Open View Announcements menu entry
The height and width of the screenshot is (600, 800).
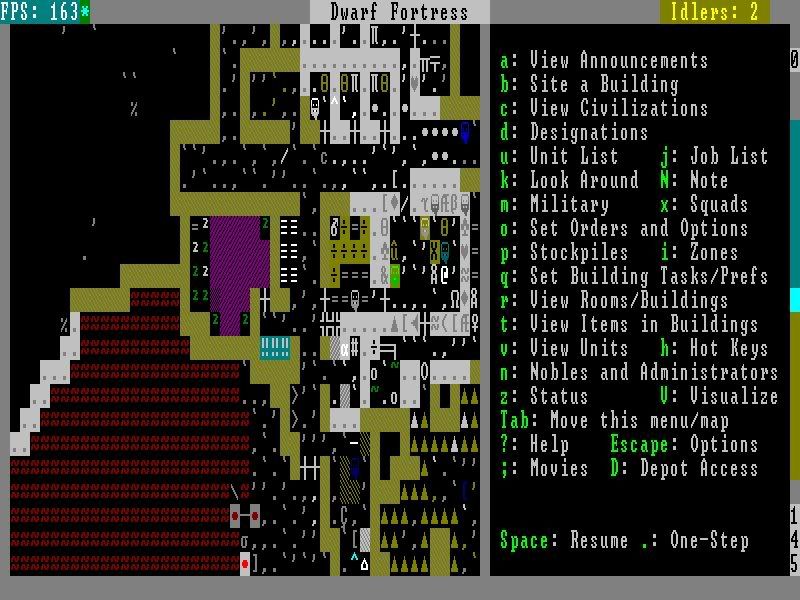pyautogui.click(x=618, y=60)
